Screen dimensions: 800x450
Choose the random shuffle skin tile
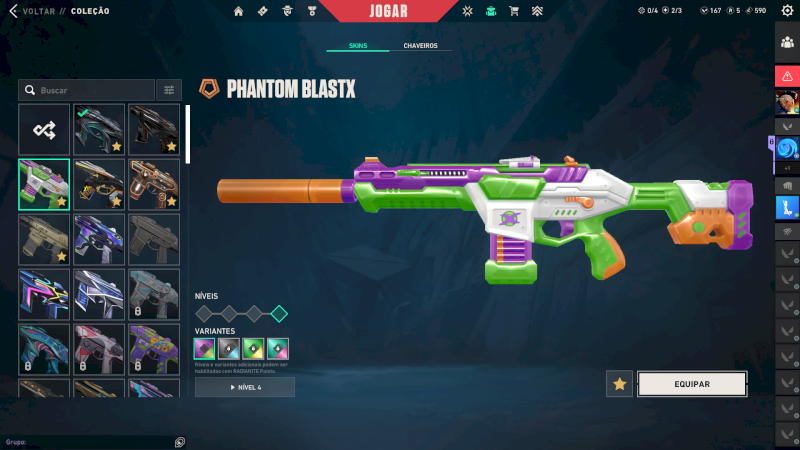(44, 129)
